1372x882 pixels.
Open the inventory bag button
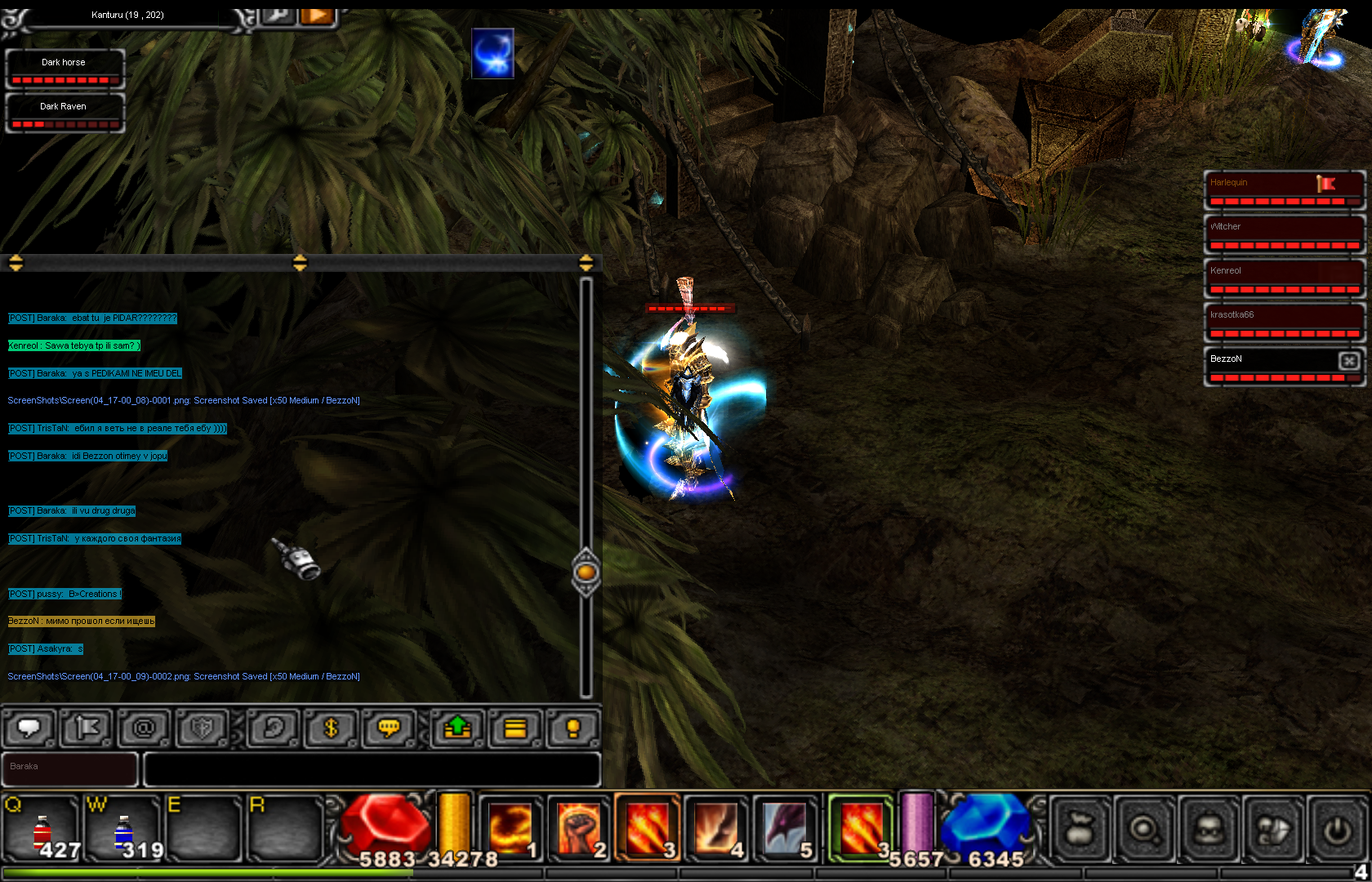tap(1080, 830)
